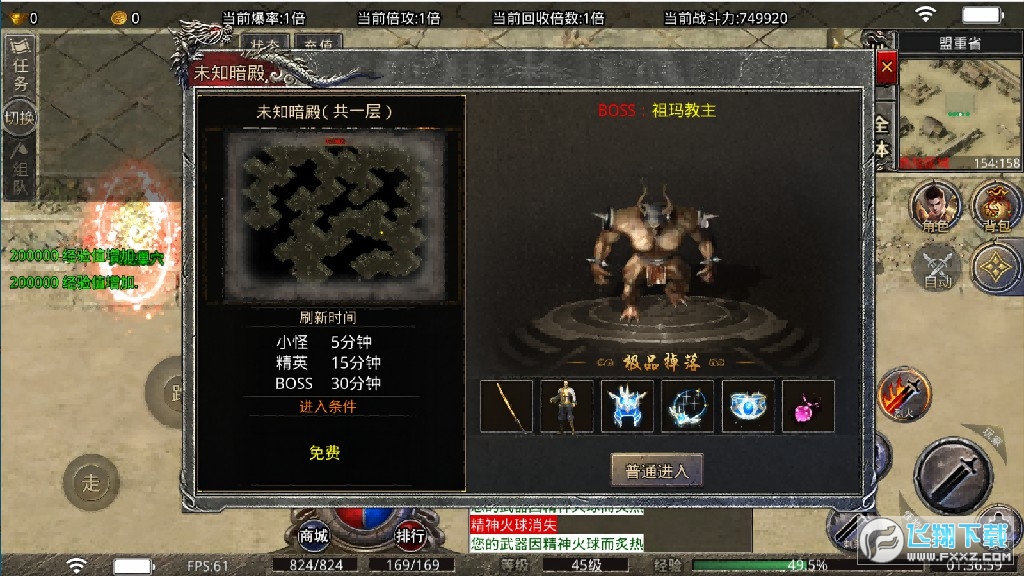Viewport: 1024px width, 576px height.
Task: Tap the 切换 switch button
Action: click(x=20, y=118)
